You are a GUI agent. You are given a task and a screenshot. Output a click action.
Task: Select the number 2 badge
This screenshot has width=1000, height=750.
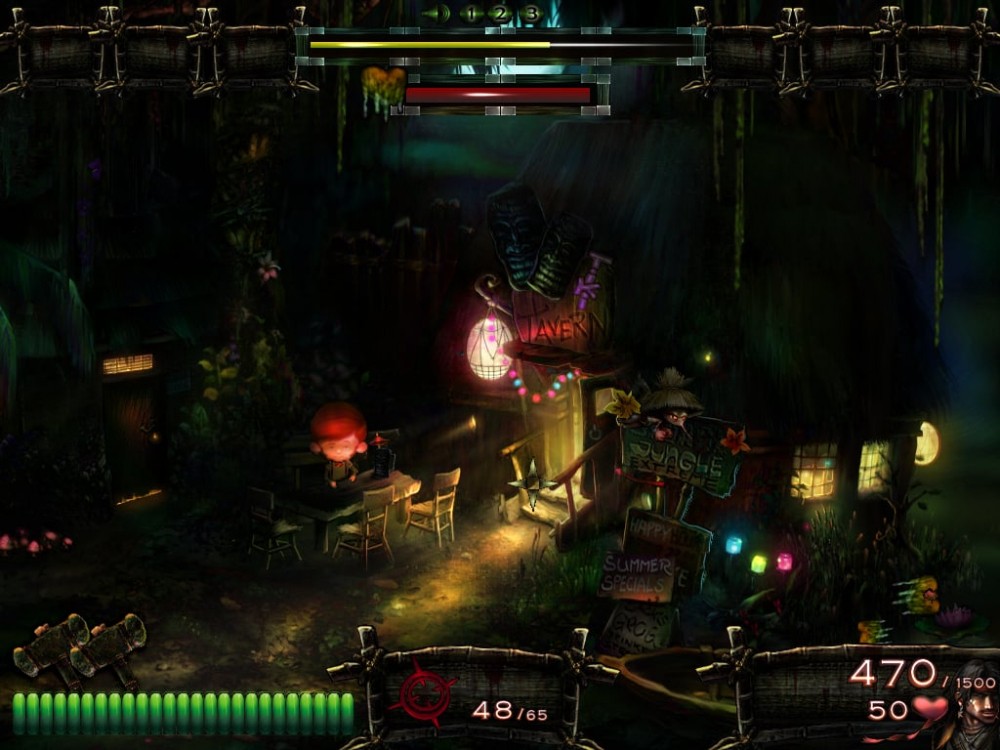pos(500,13)
